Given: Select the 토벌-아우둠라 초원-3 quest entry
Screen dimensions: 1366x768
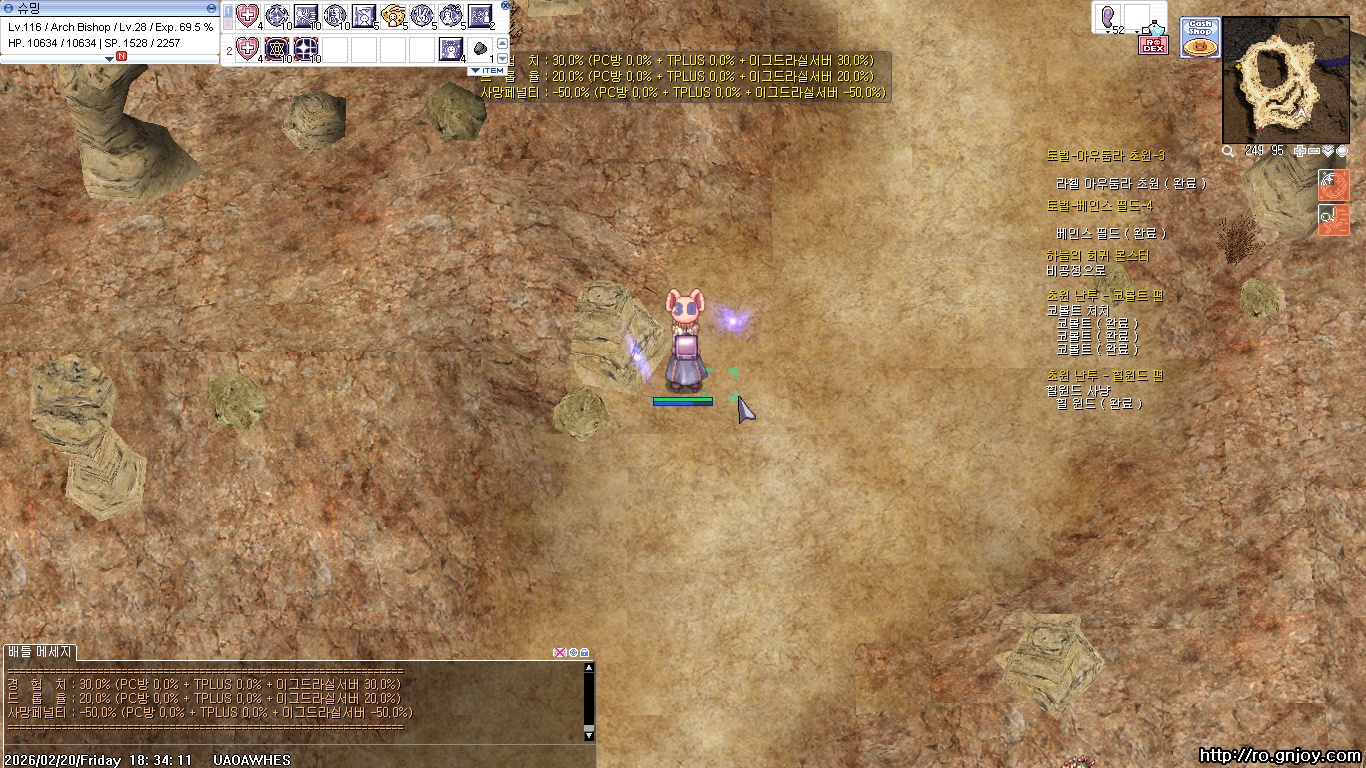Looking at the screenshot, I should pyautogui.click(x=1105, y=156).
